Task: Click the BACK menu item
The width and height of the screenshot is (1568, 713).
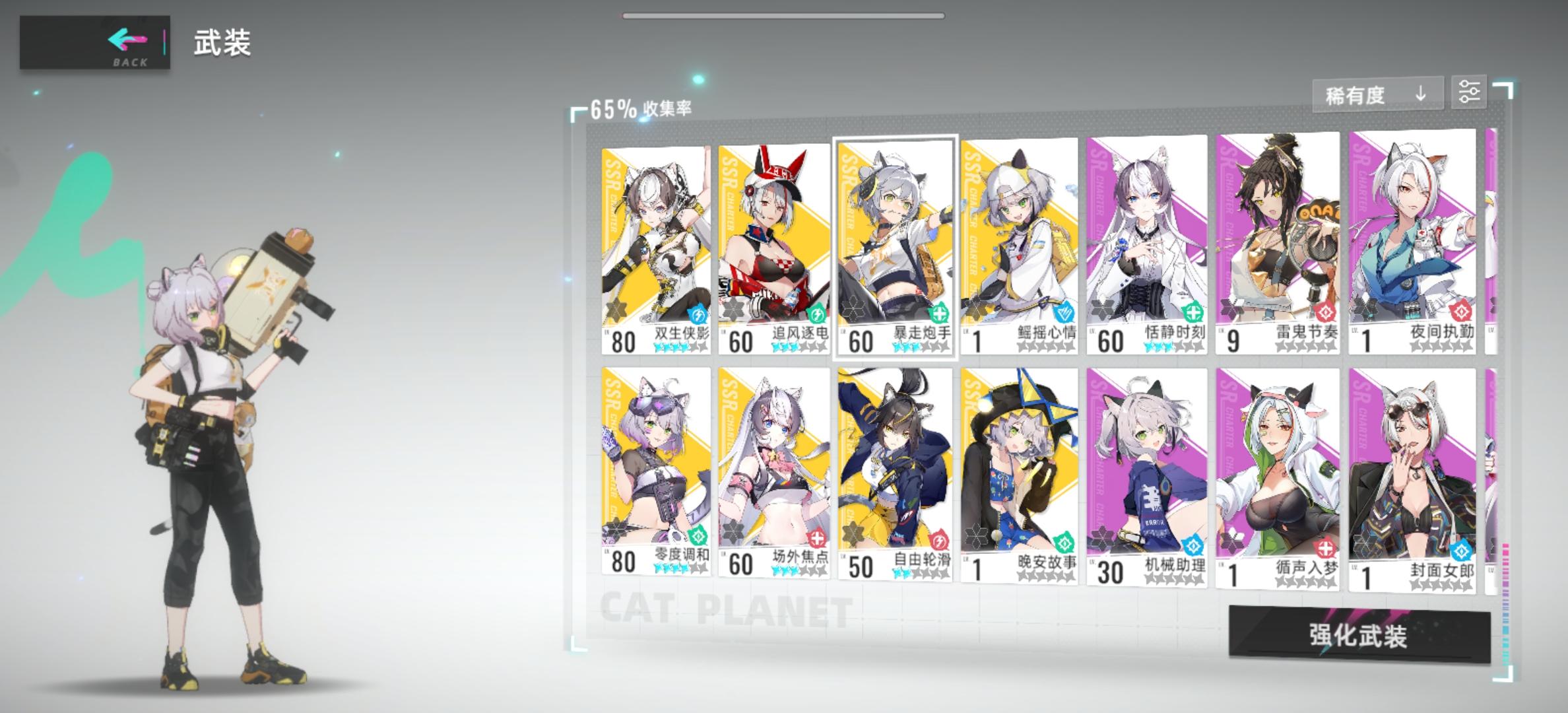Action: tap(130, 63)
